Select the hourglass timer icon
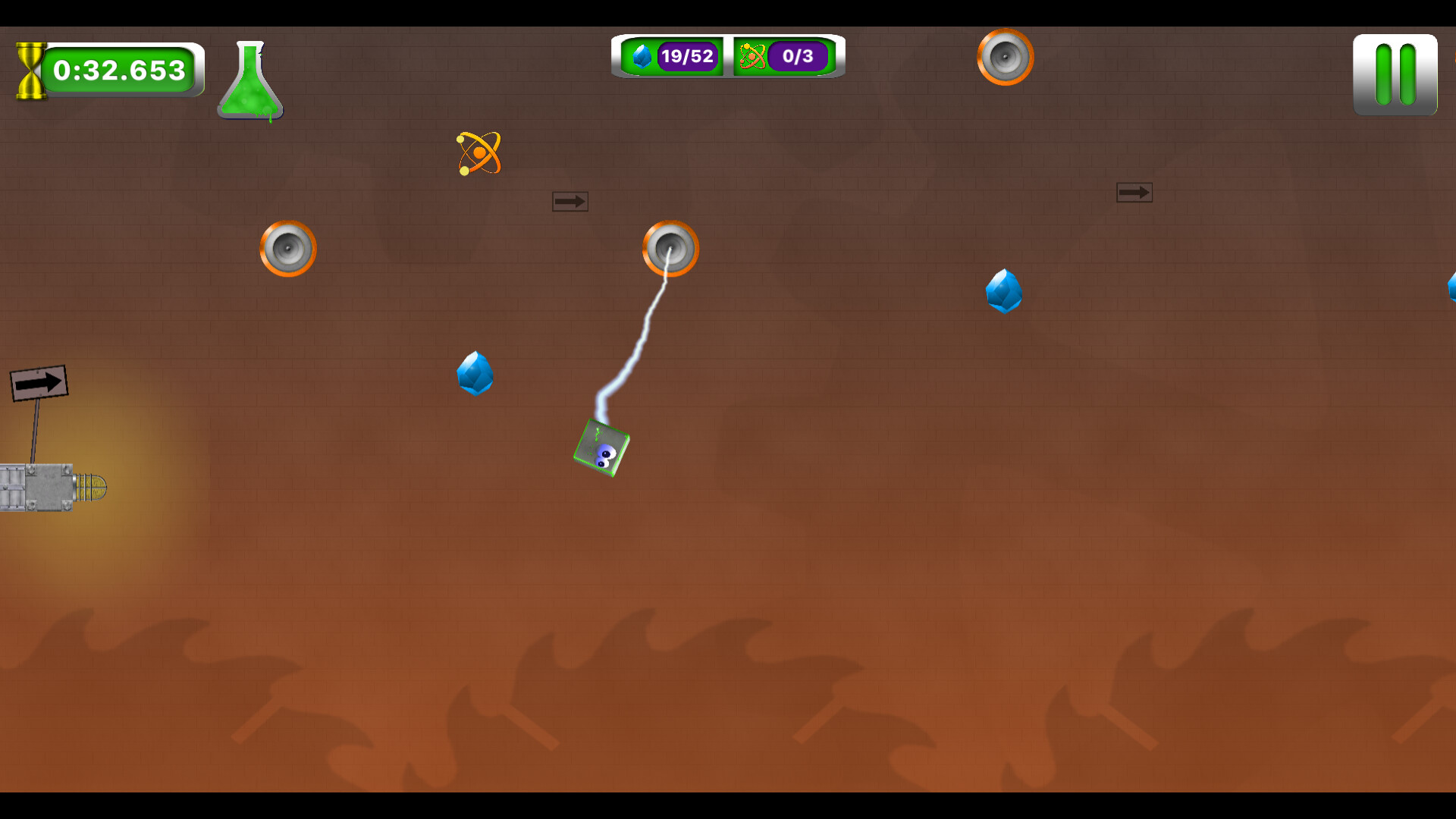Viewport: 1456px width, 819px height. 30,71
